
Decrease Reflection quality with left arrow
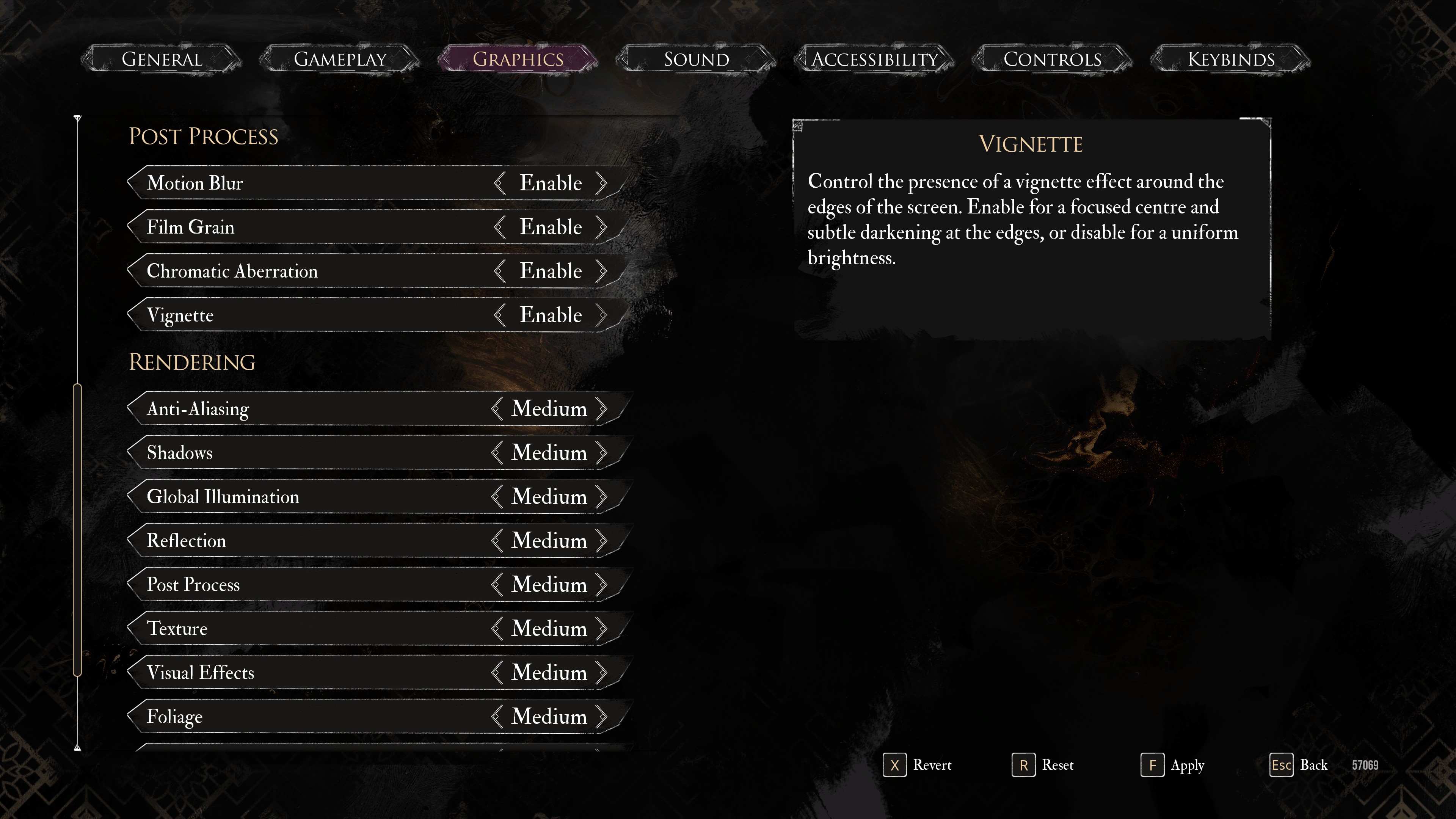coord(497,541)
